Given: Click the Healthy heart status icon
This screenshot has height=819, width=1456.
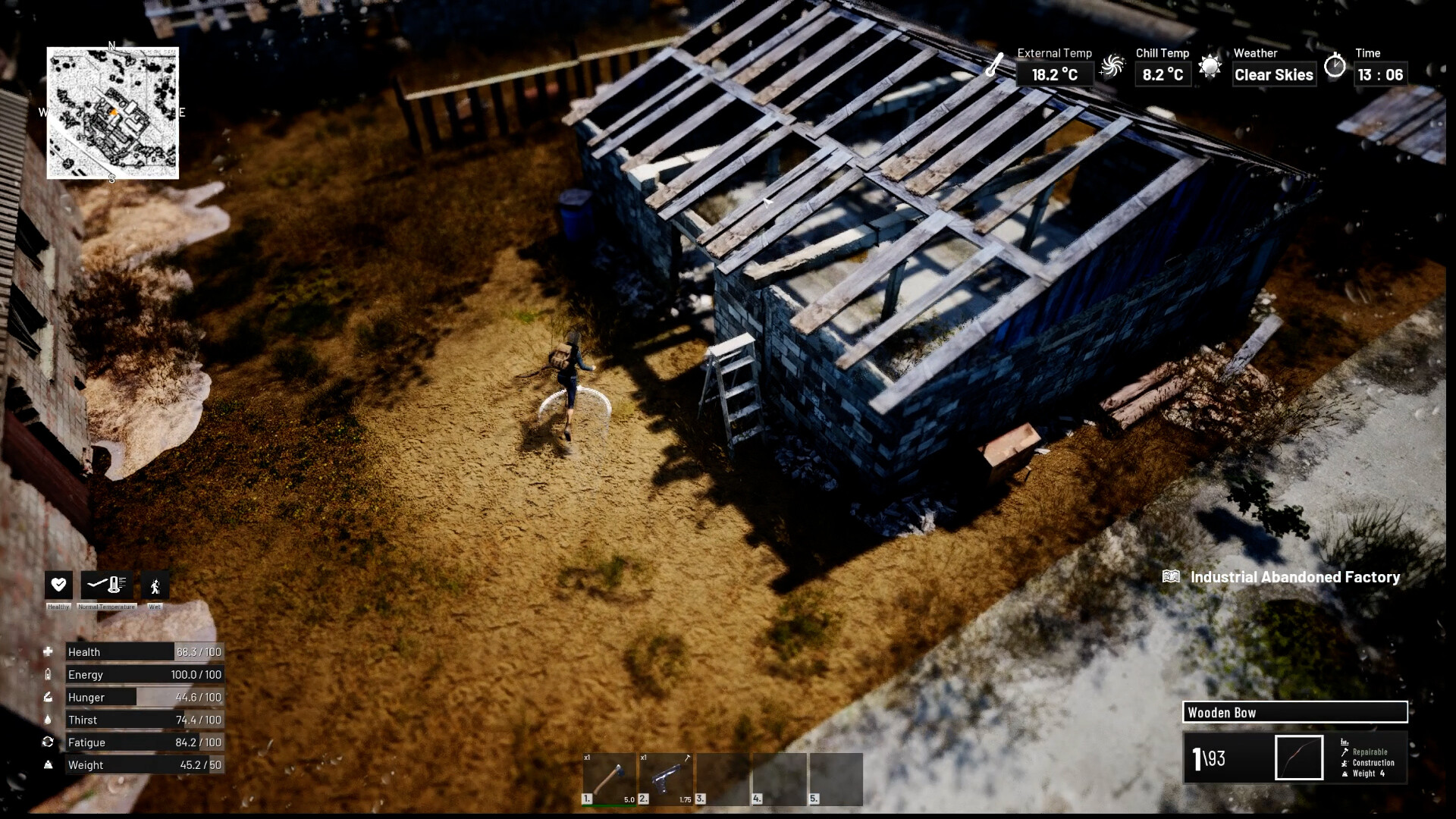Looking at the screenshot, I should click(x=58, y=585).
